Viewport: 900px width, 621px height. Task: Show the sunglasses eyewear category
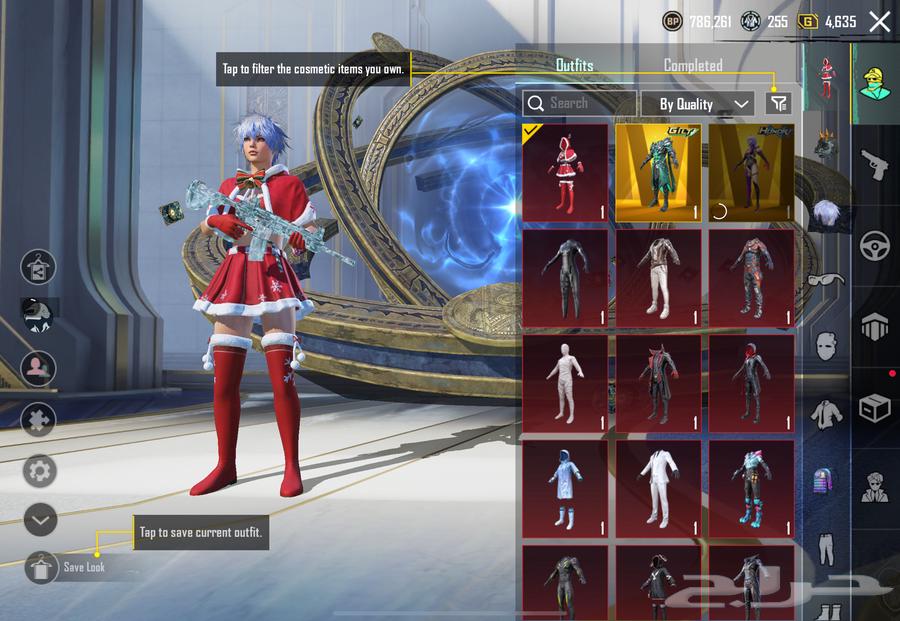pyautogui.click(x=824, y=281)
